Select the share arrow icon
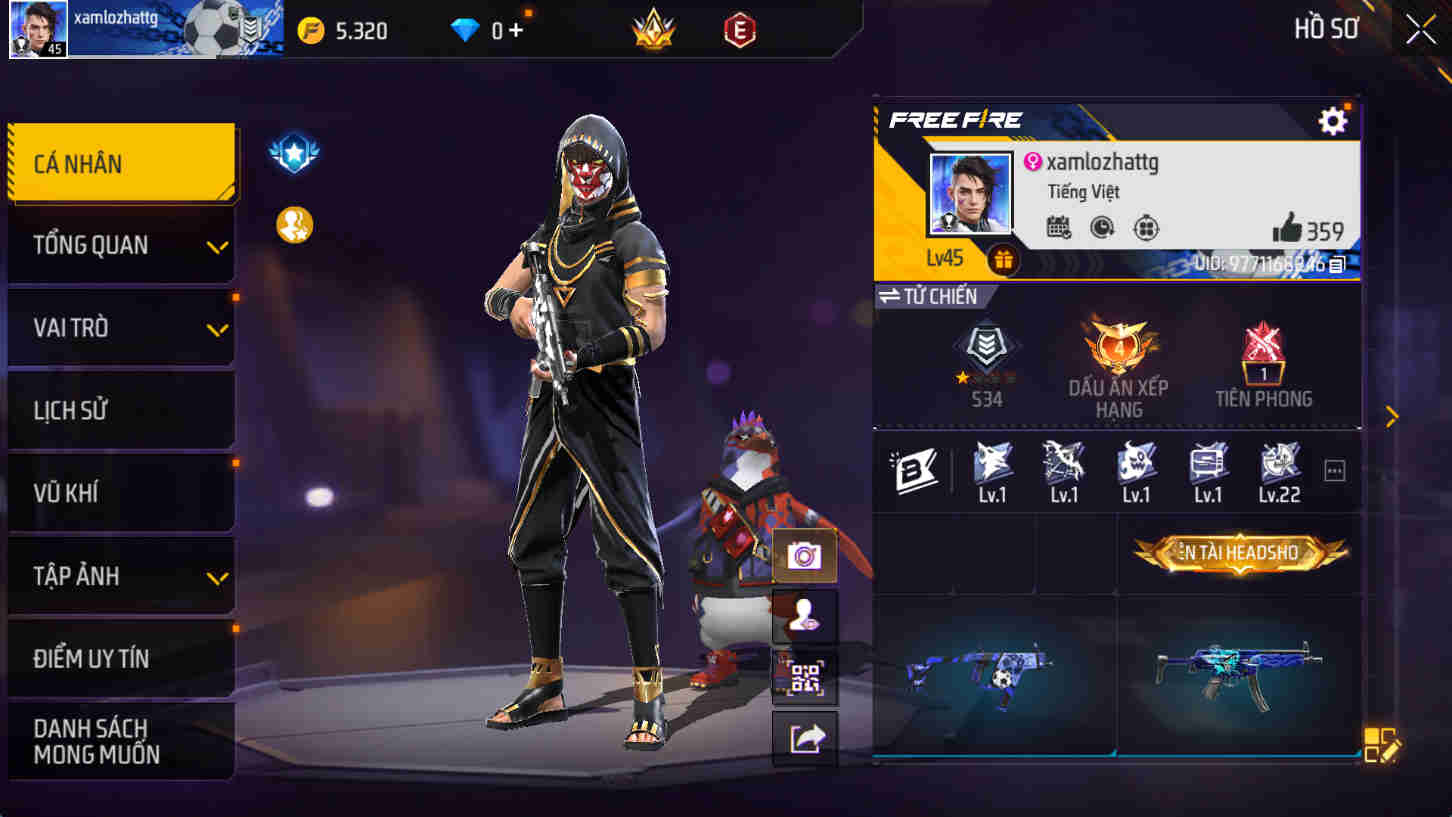 pos(805,740)
